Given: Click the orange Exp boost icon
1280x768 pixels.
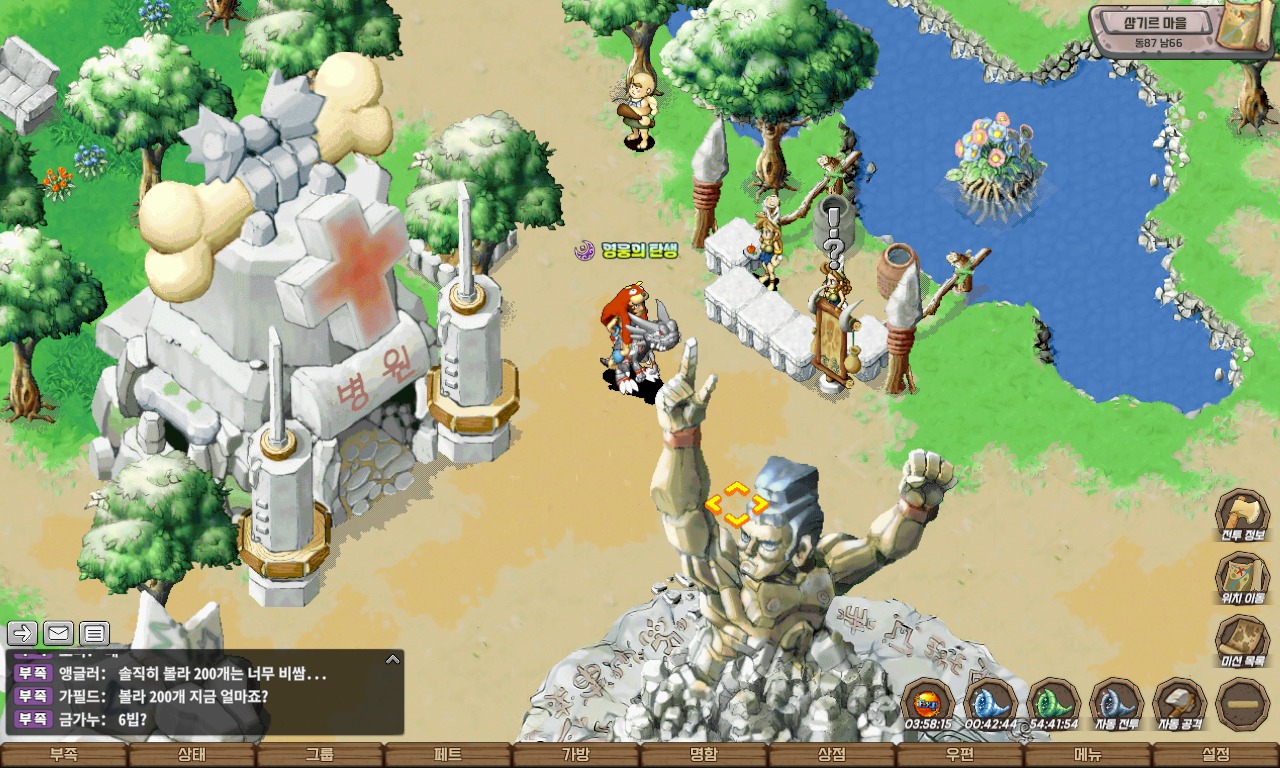Looking at the screenshot, I should [927, 702].
